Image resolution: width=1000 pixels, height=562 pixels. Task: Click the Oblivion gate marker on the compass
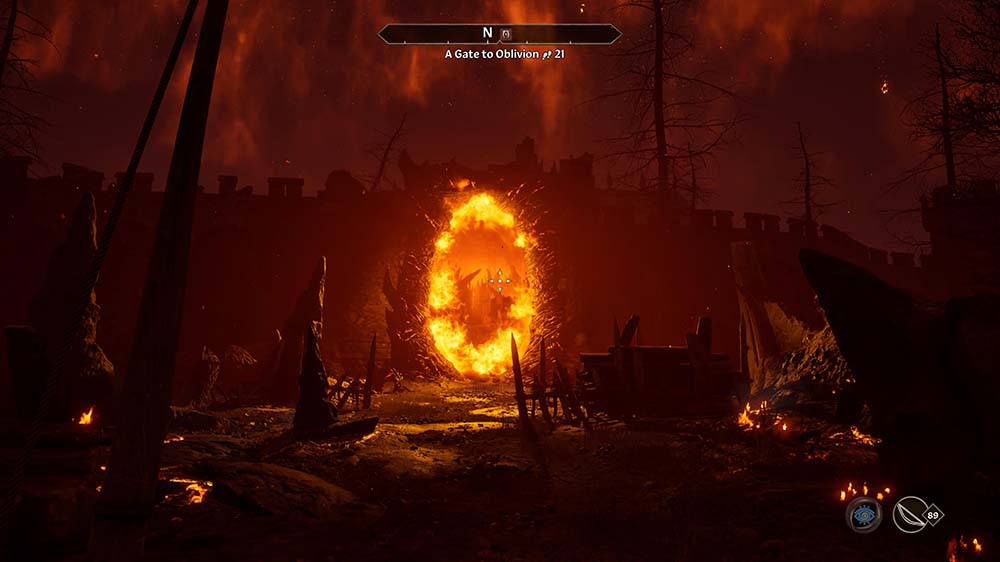[x=506, y=34]
